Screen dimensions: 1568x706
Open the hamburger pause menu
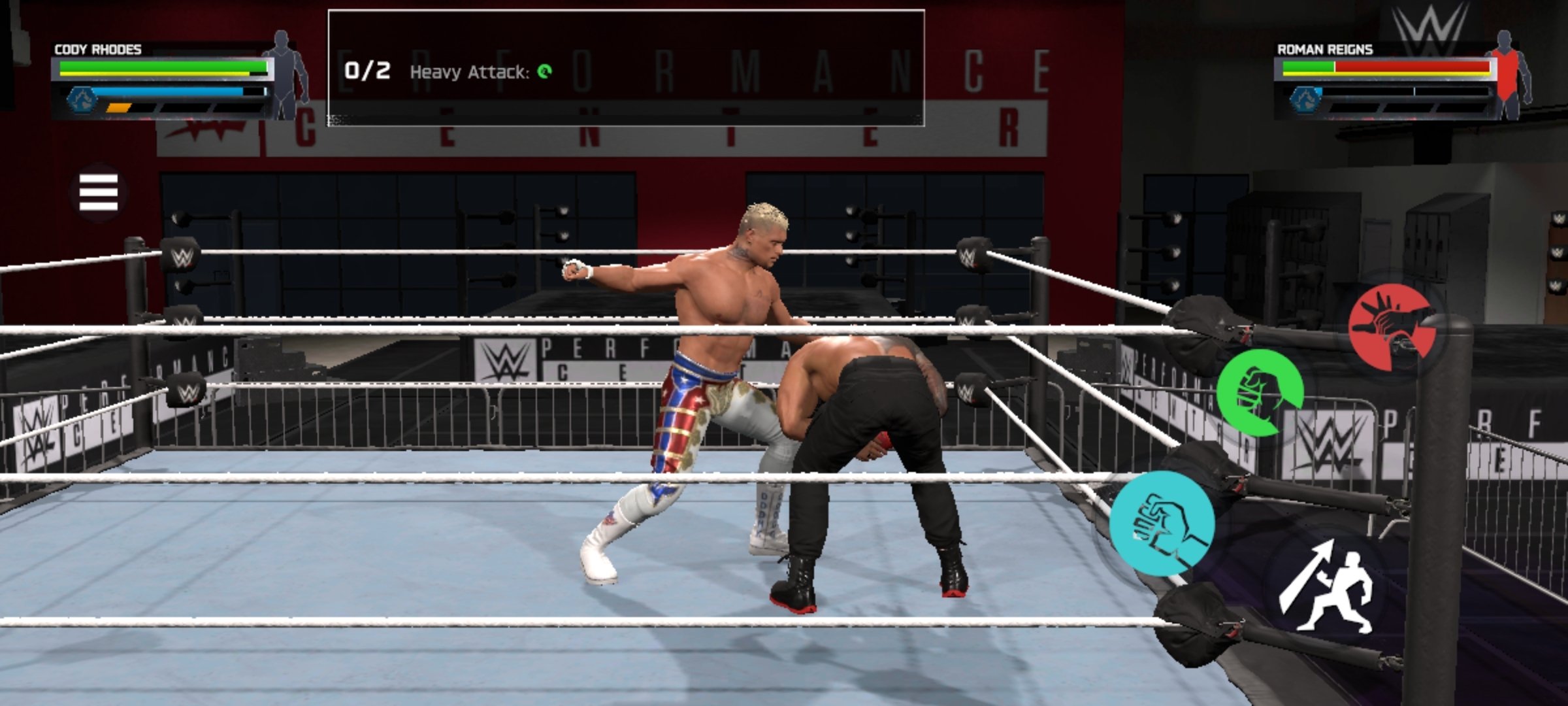click(x=99, y=193)
